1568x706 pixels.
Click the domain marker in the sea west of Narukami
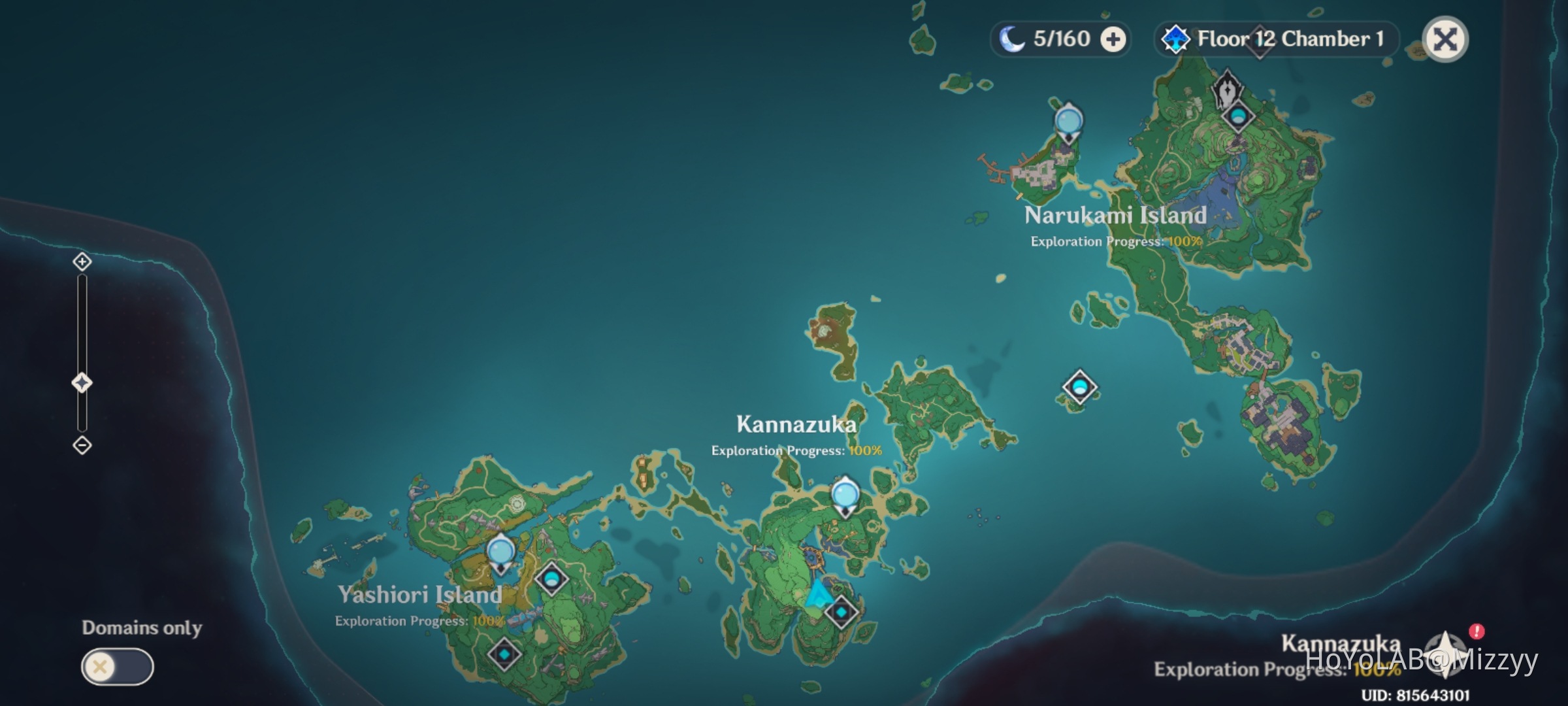1081,387
